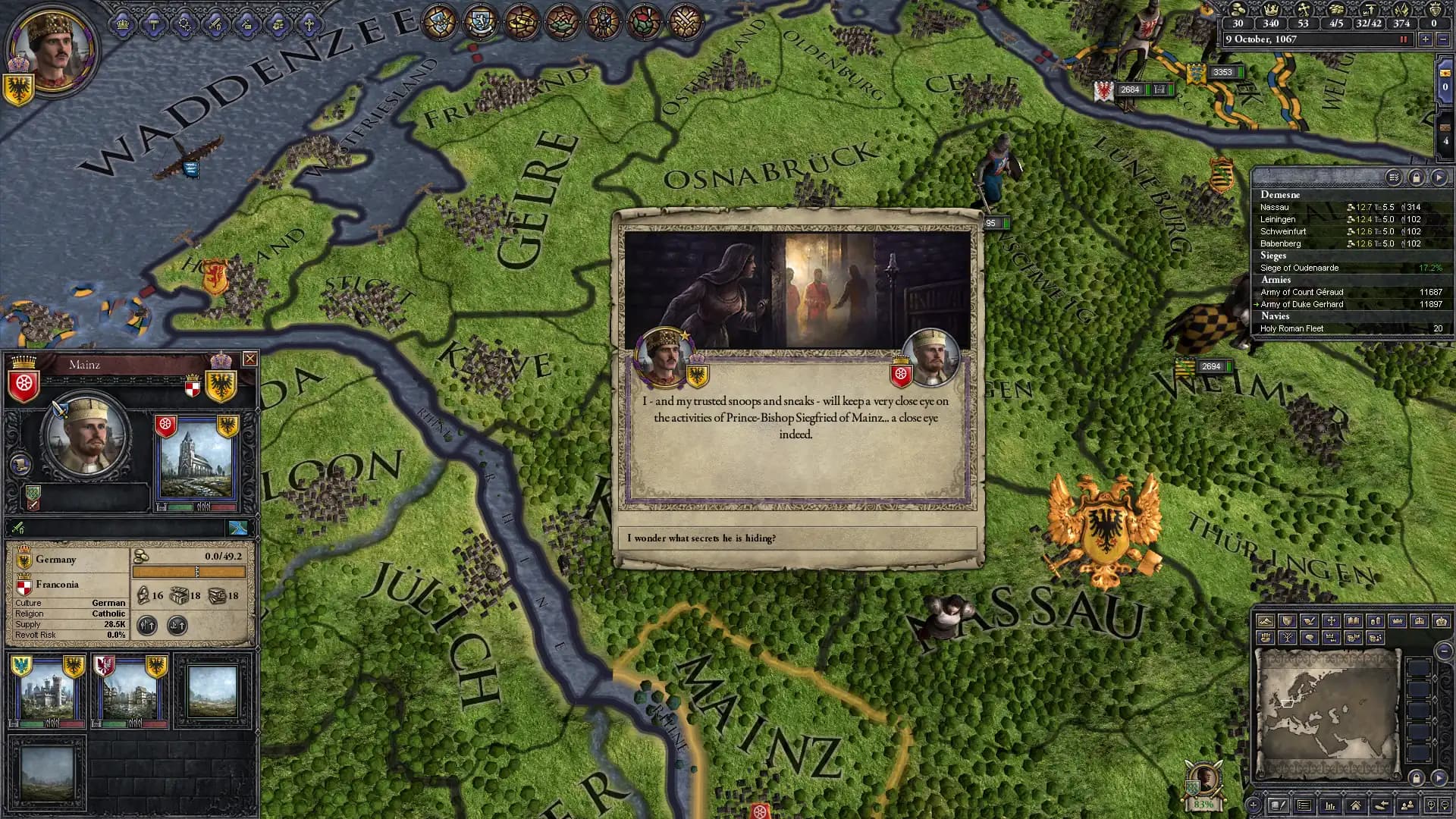Screen dimensions: 1456x819
Task: Open the outliner filter options icon
Action: (x=1393, y=178)
